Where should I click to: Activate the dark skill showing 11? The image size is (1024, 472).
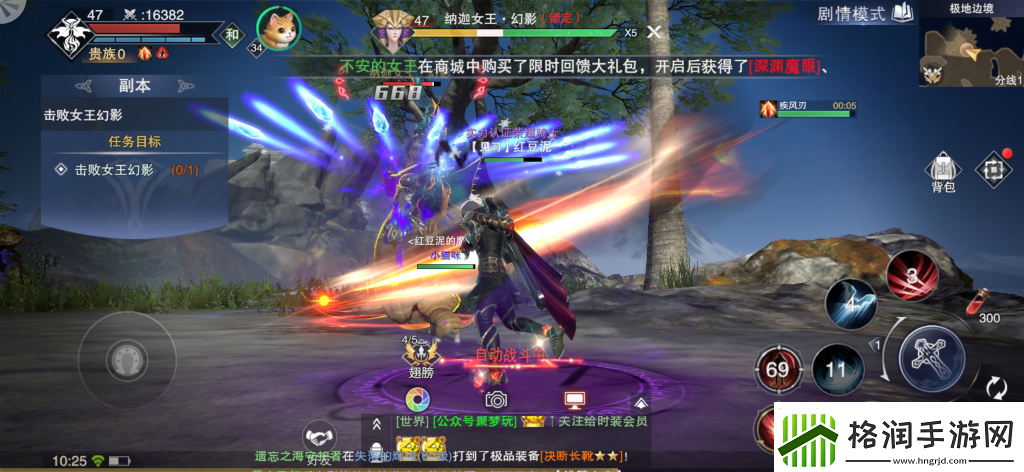(x=836, y=369)
